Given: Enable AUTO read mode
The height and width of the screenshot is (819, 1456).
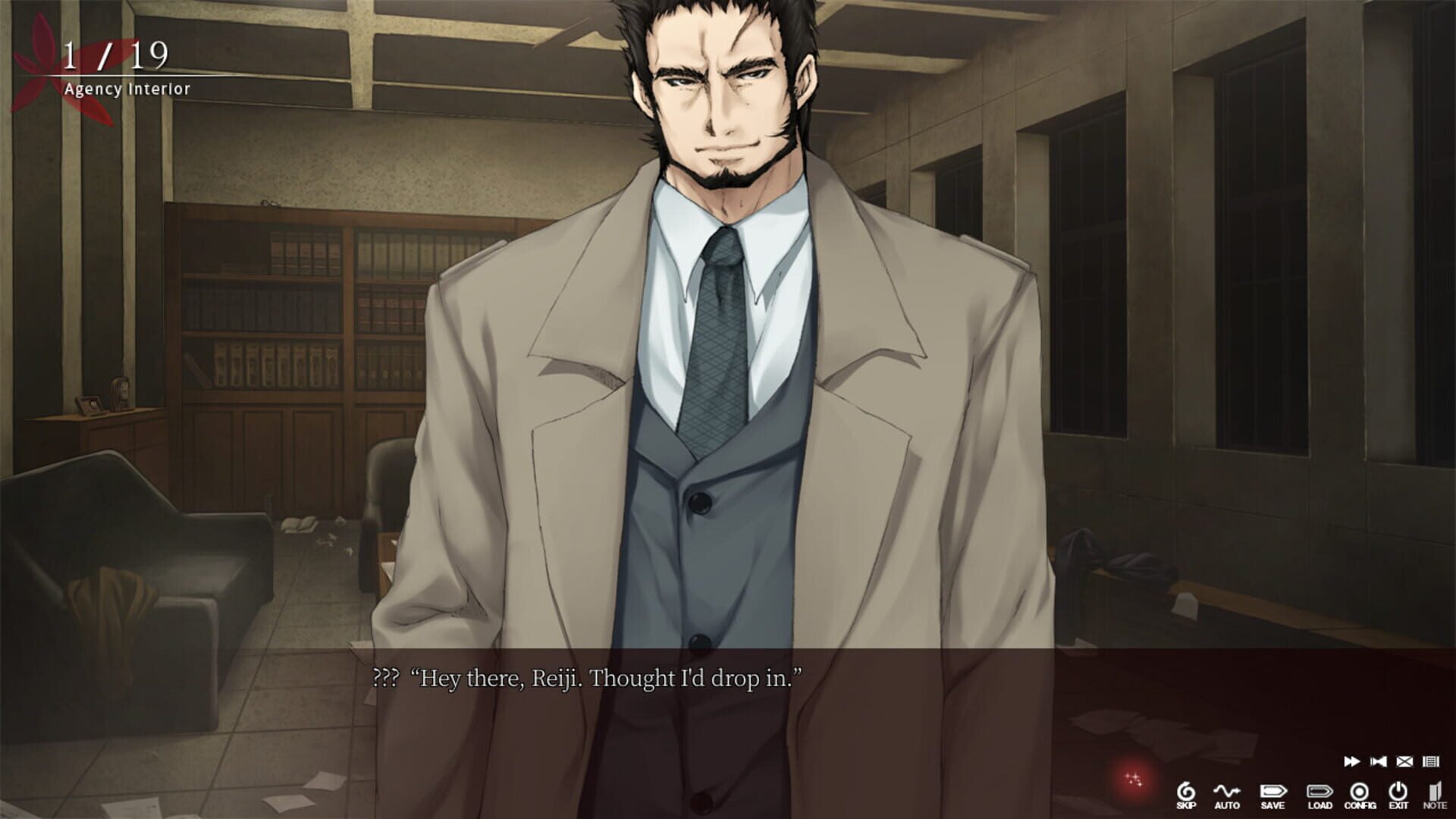Looking at the screenshot, I should point(1228,791).
